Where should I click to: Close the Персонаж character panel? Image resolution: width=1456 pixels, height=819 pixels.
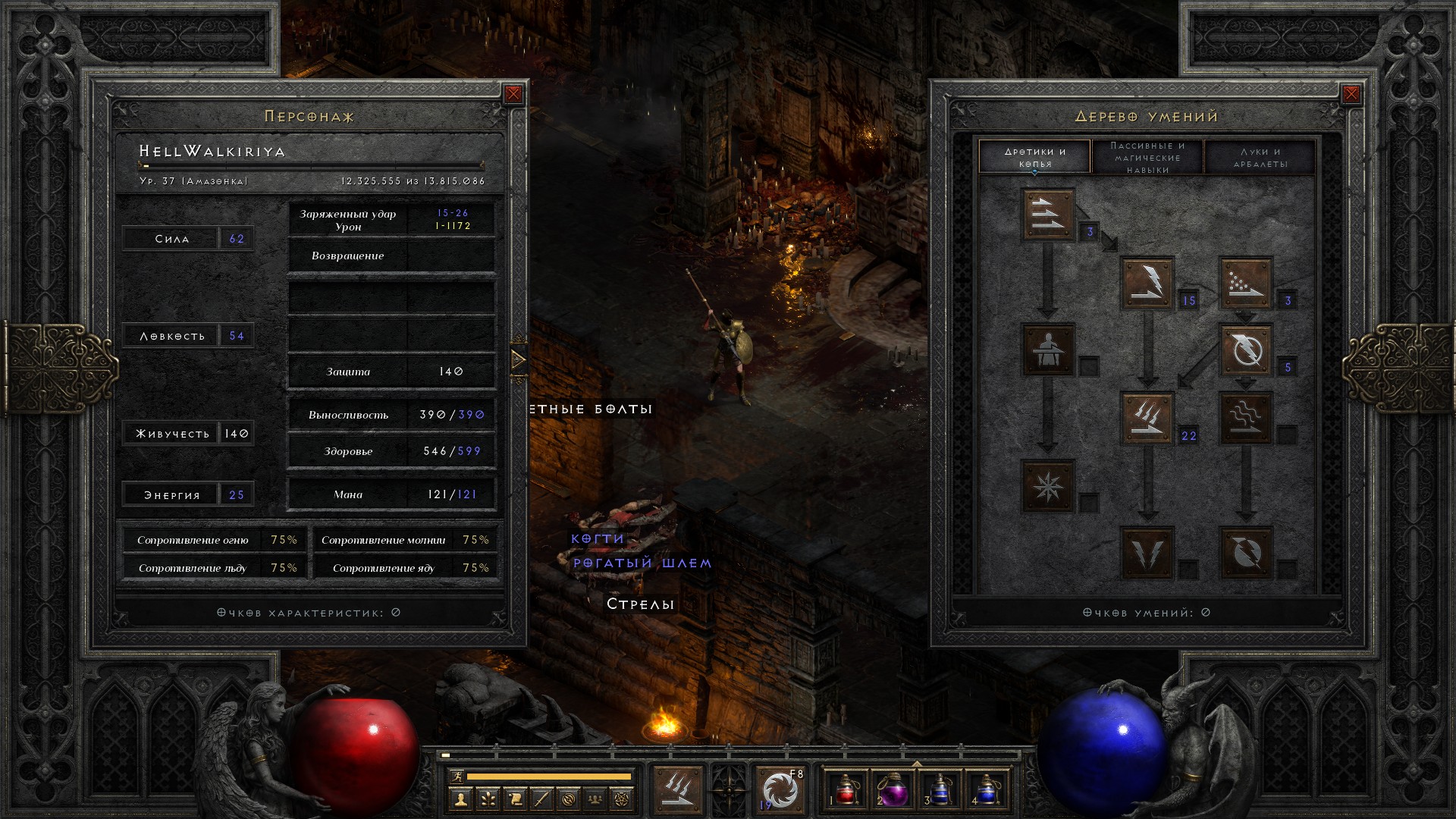click(x=513, y=94)
